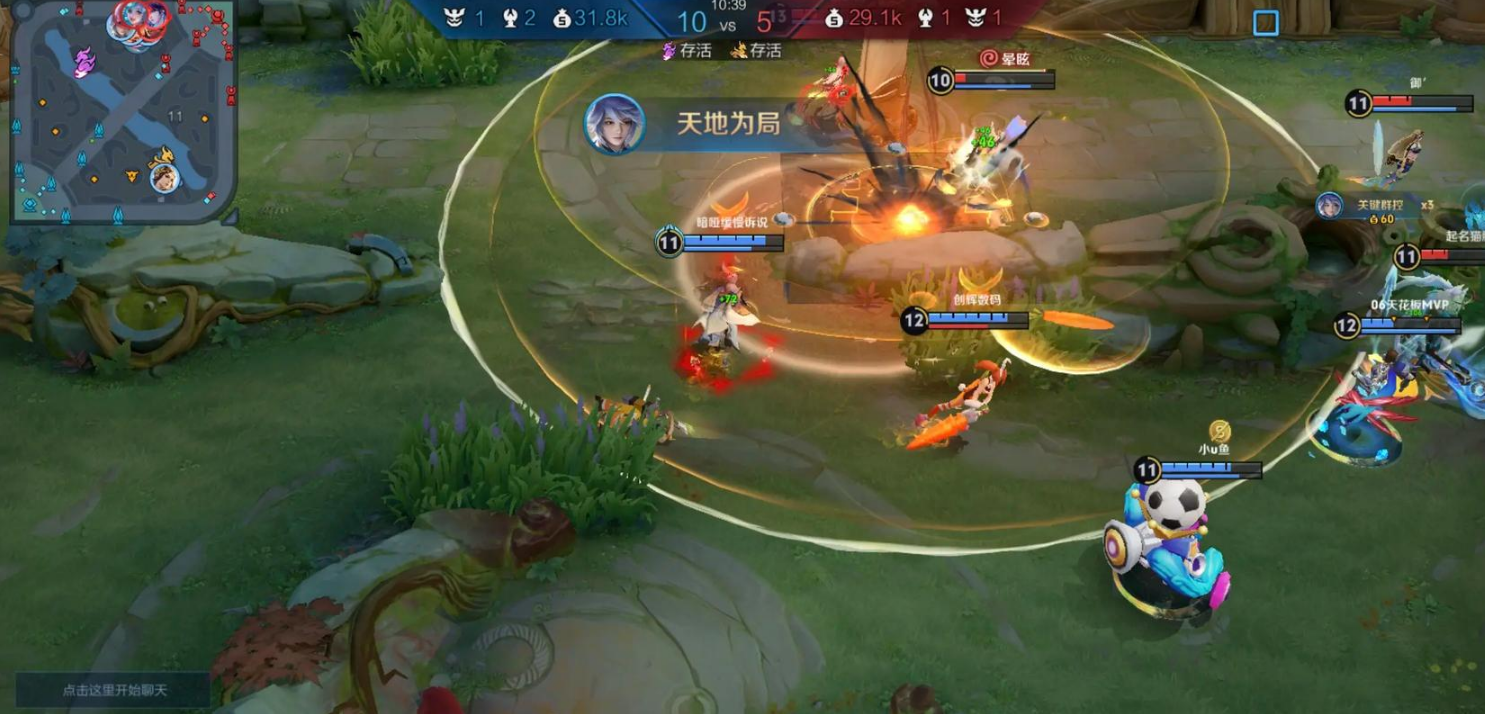
Task: Click the blue square outline icon
Action: [x=1266, y=23]
